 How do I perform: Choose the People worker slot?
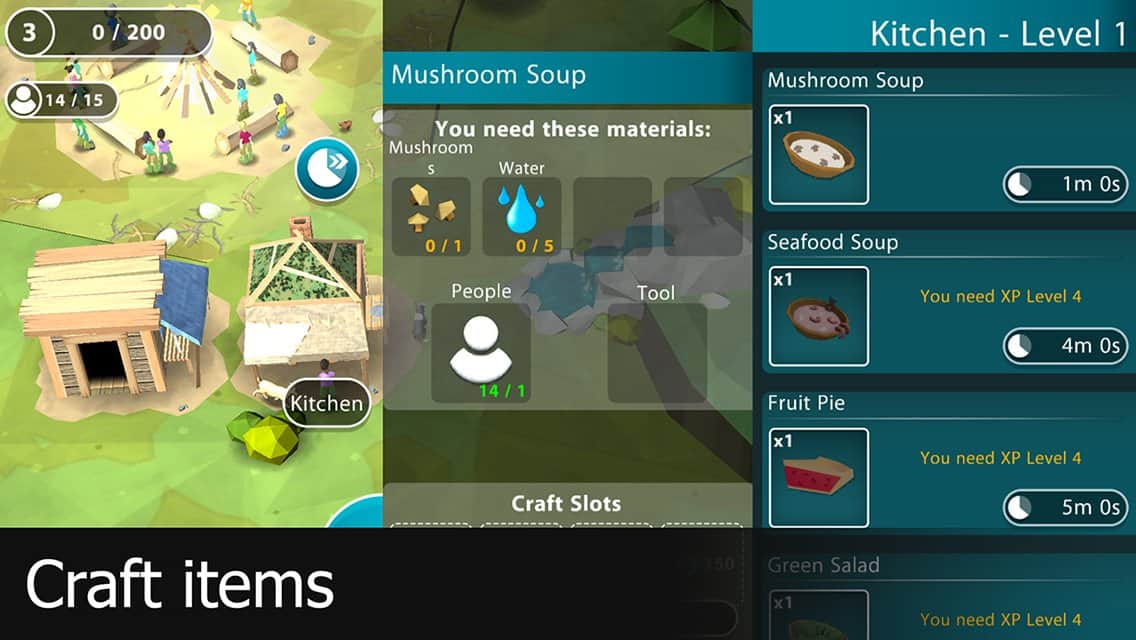coord(481,353)
